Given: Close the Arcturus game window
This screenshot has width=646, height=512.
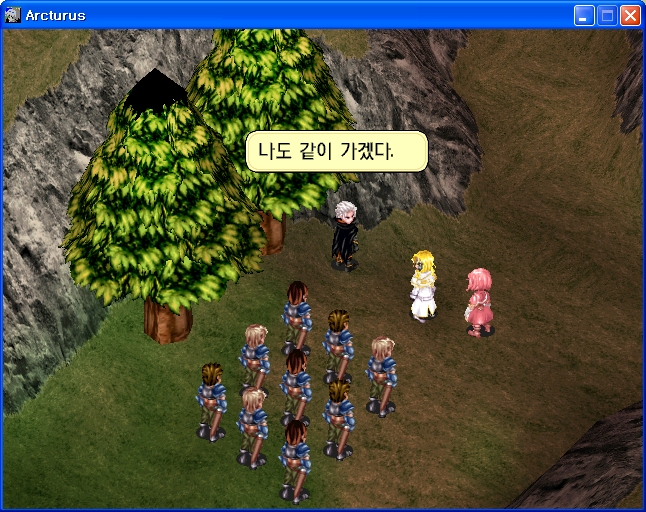Looking at the screenshot, I should 630,15.
